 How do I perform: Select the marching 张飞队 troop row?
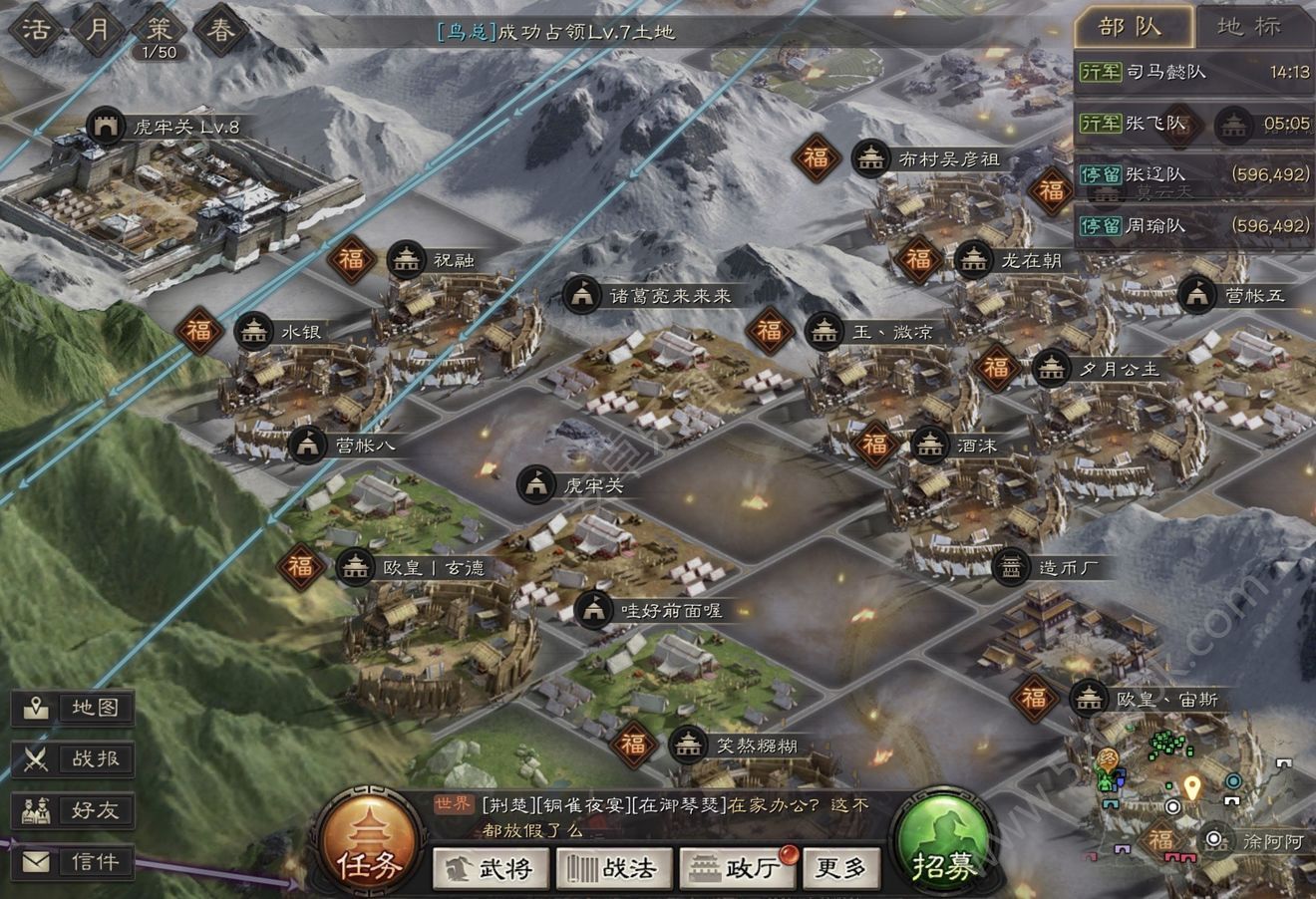[1193, 124]
